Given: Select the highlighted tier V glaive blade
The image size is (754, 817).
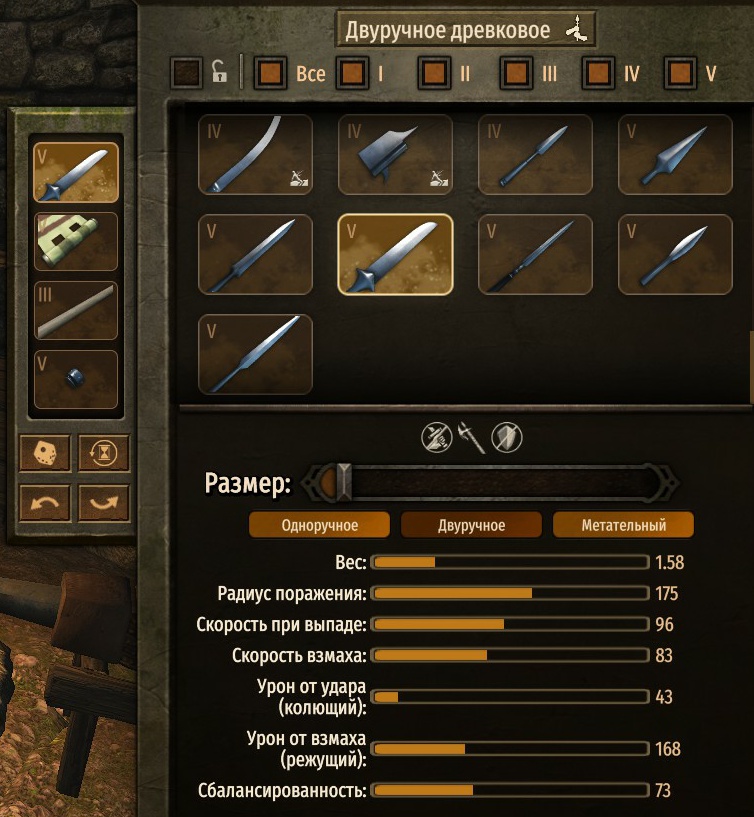Looking at the screenshot, I should 395,254.
